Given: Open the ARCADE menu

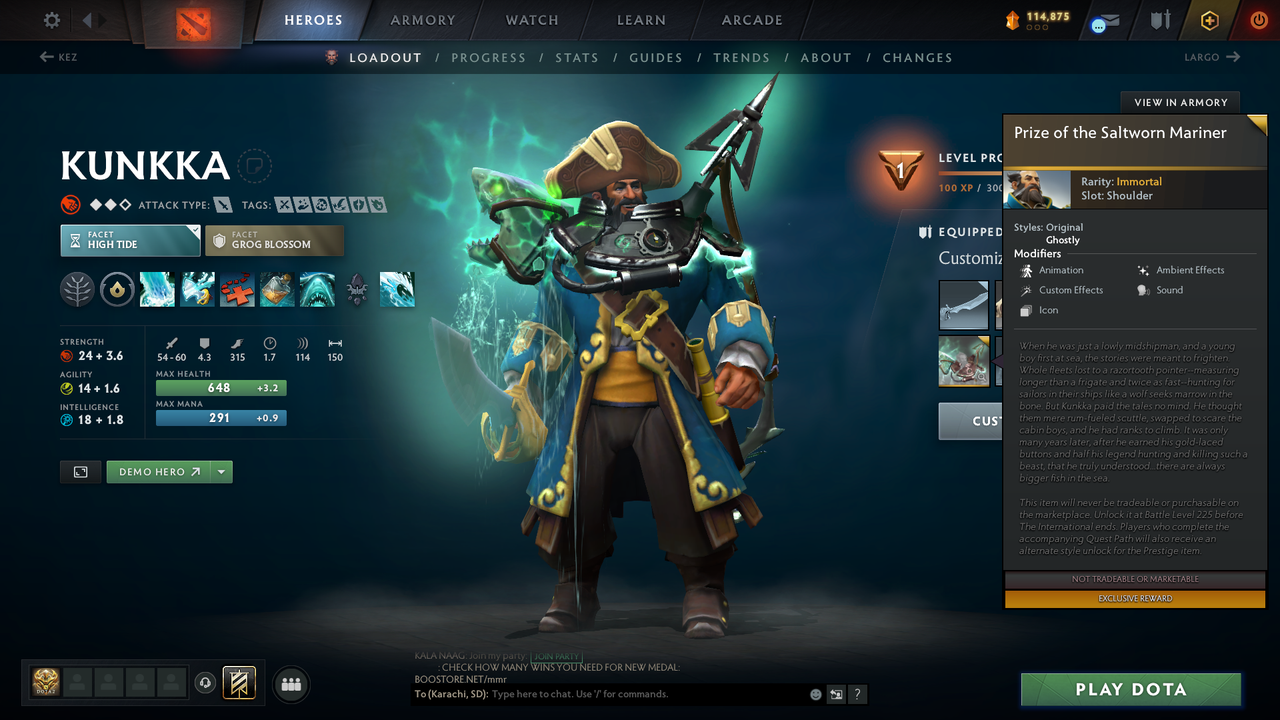Looking at the screenshot, I should point(751,20).
